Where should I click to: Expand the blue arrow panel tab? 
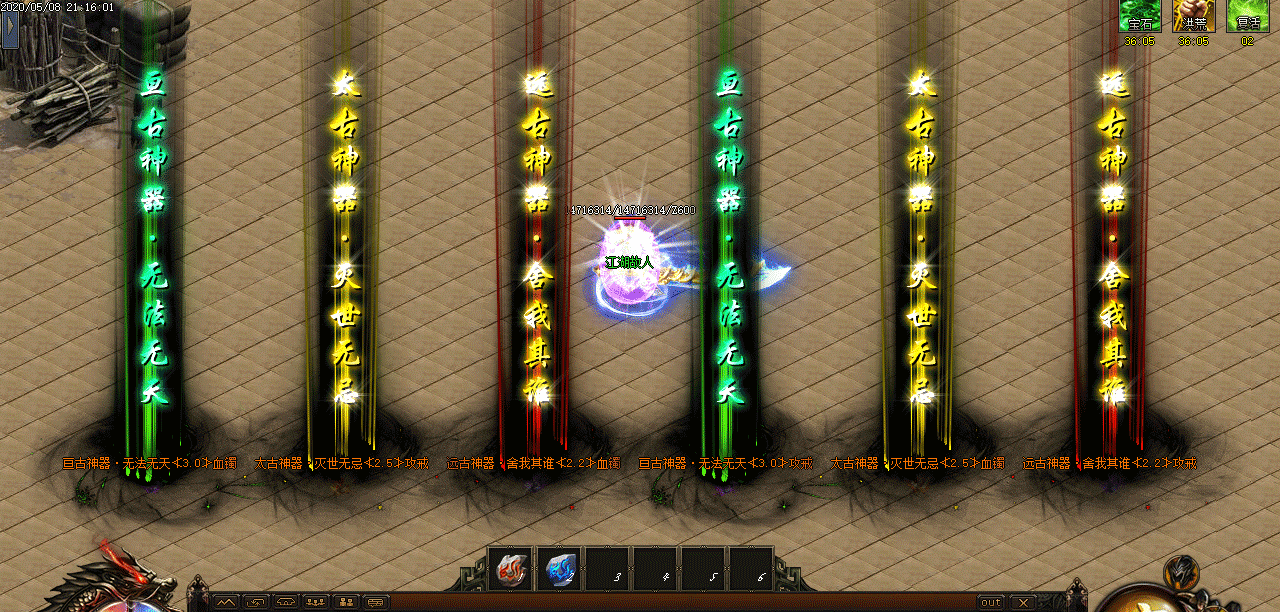(11, 30)
